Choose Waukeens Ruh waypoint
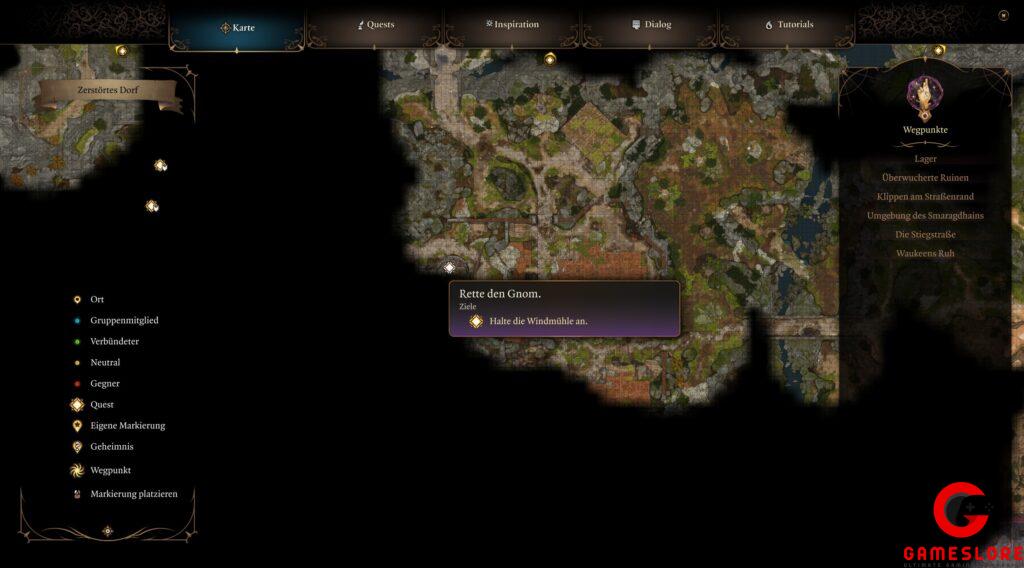This screenshot has width=1024, height=568. 925,254
